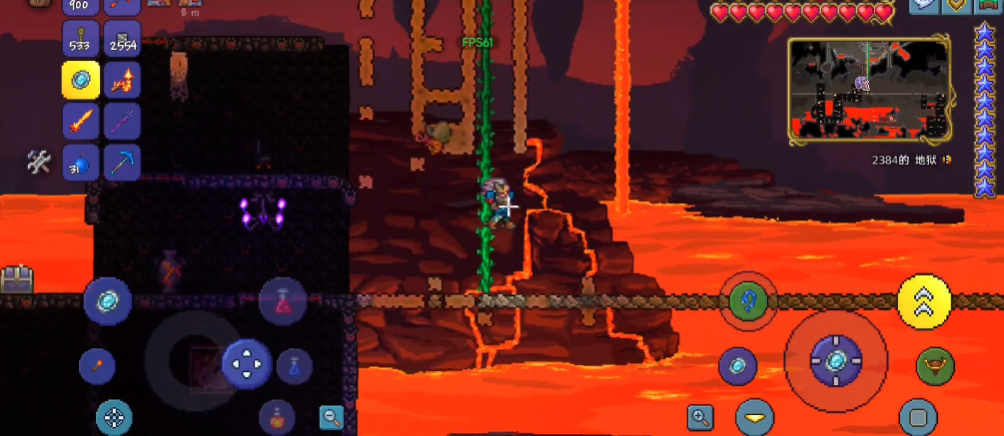Zoom out with the minus magnifier button

[331, 418]
